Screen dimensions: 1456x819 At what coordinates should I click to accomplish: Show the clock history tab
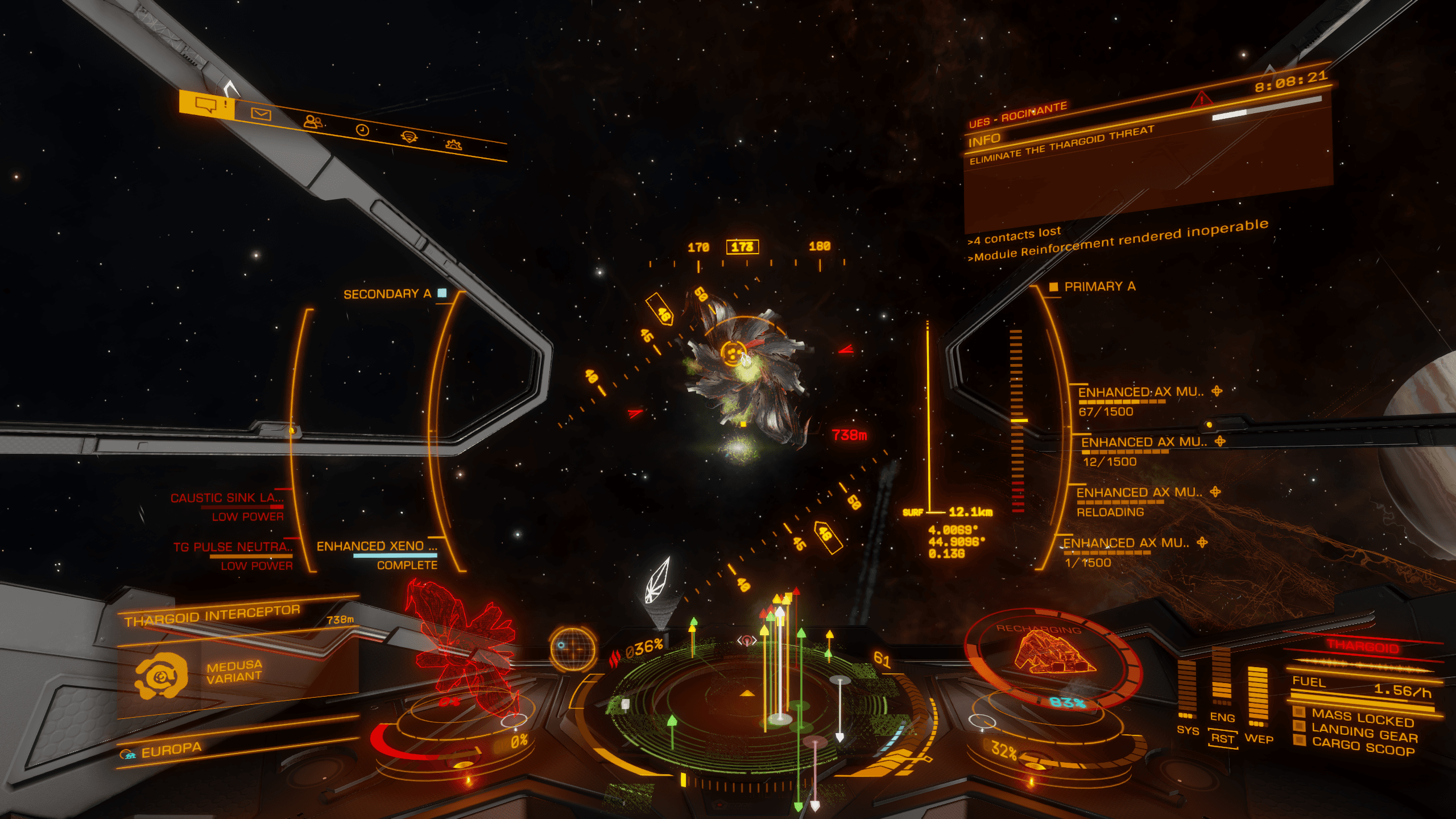362,130
